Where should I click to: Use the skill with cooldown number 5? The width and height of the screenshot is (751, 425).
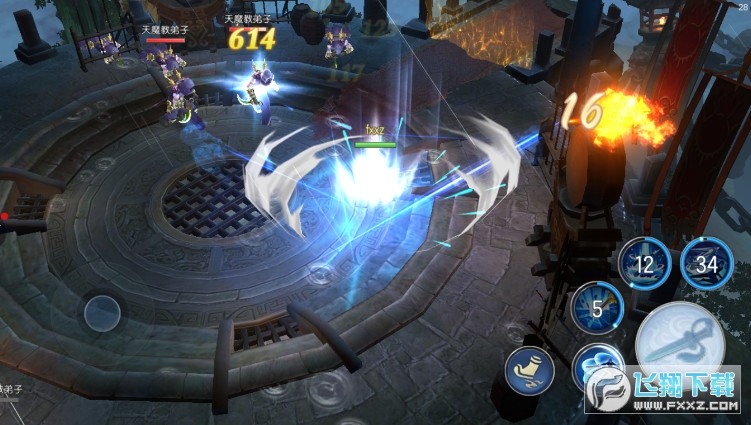coord(597,309)
